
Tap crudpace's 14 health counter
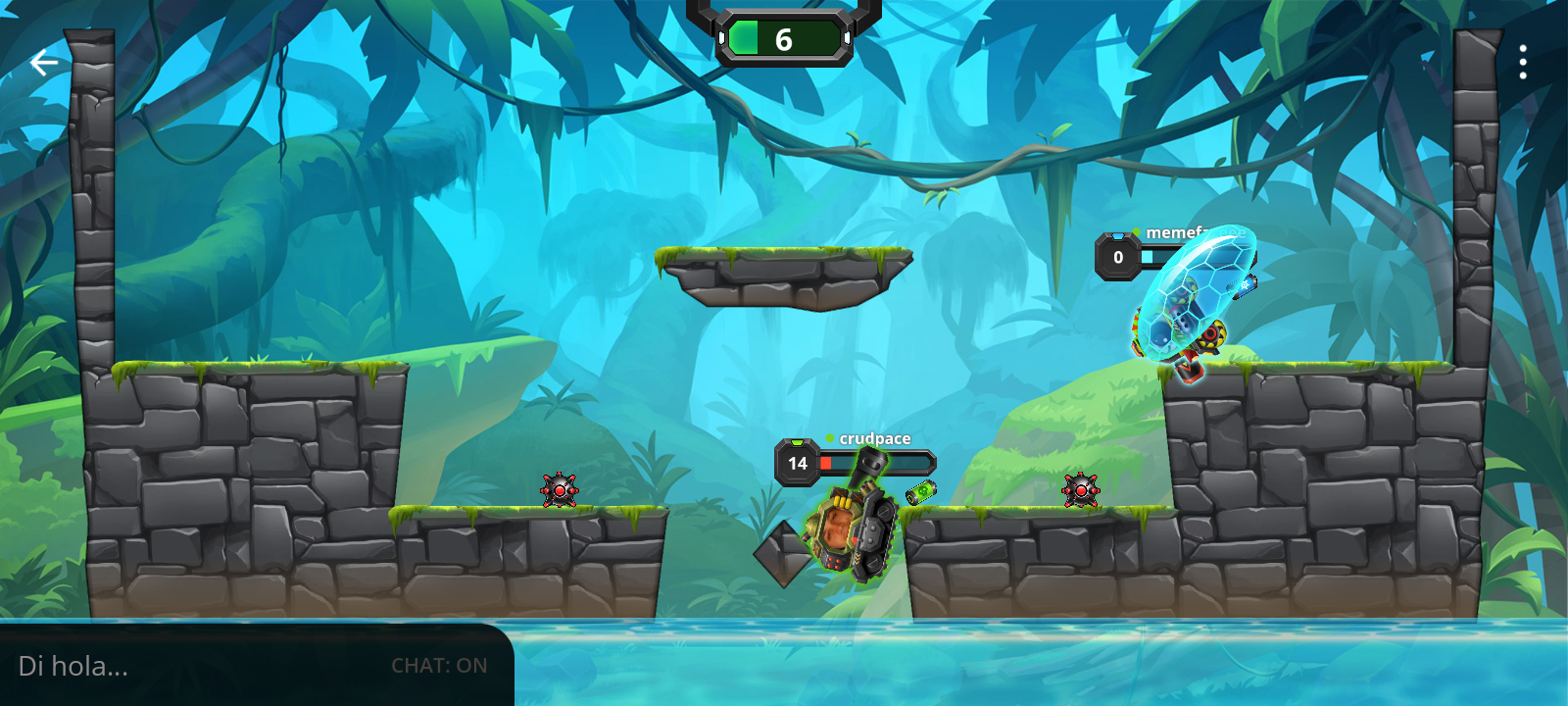tap(797, 462)
